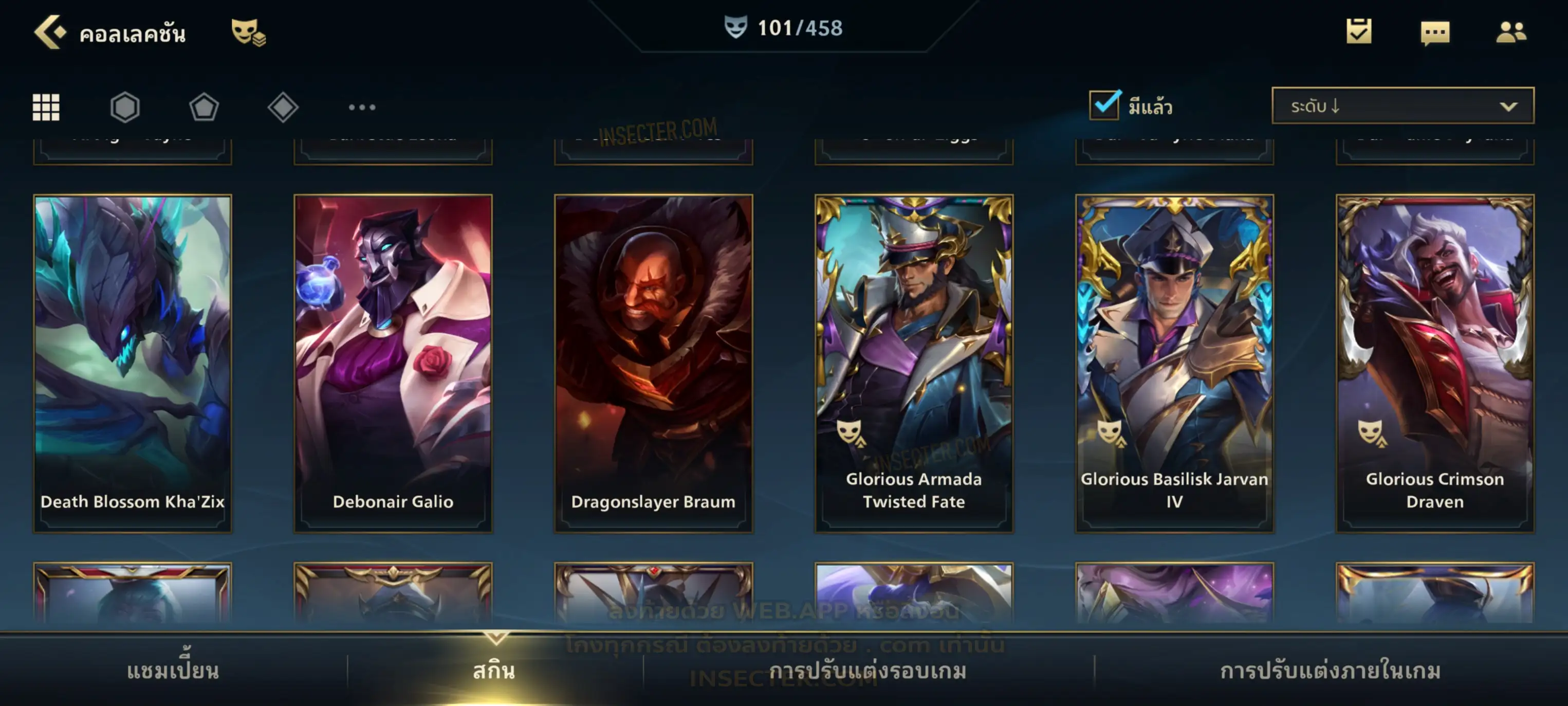The width and height of the screenshot is (1568, 706).
Task: Open more filters with three dots
Action: [362, 107]
